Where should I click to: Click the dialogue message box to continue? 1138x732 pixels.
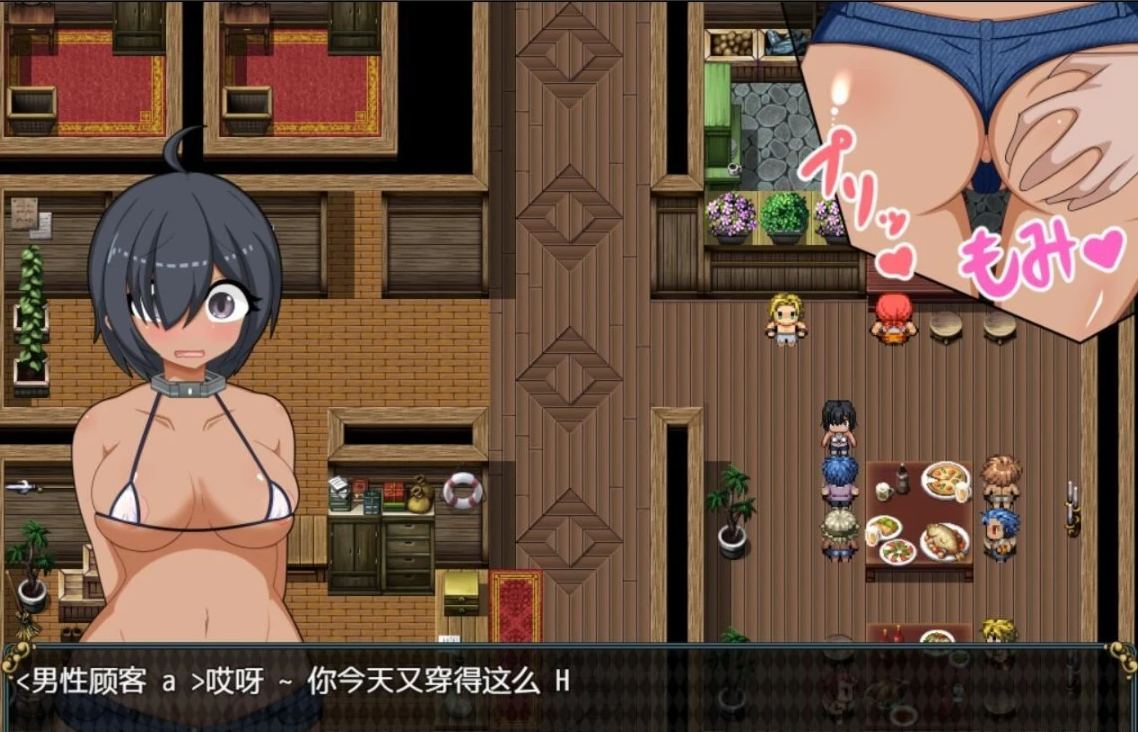[568, 686]
